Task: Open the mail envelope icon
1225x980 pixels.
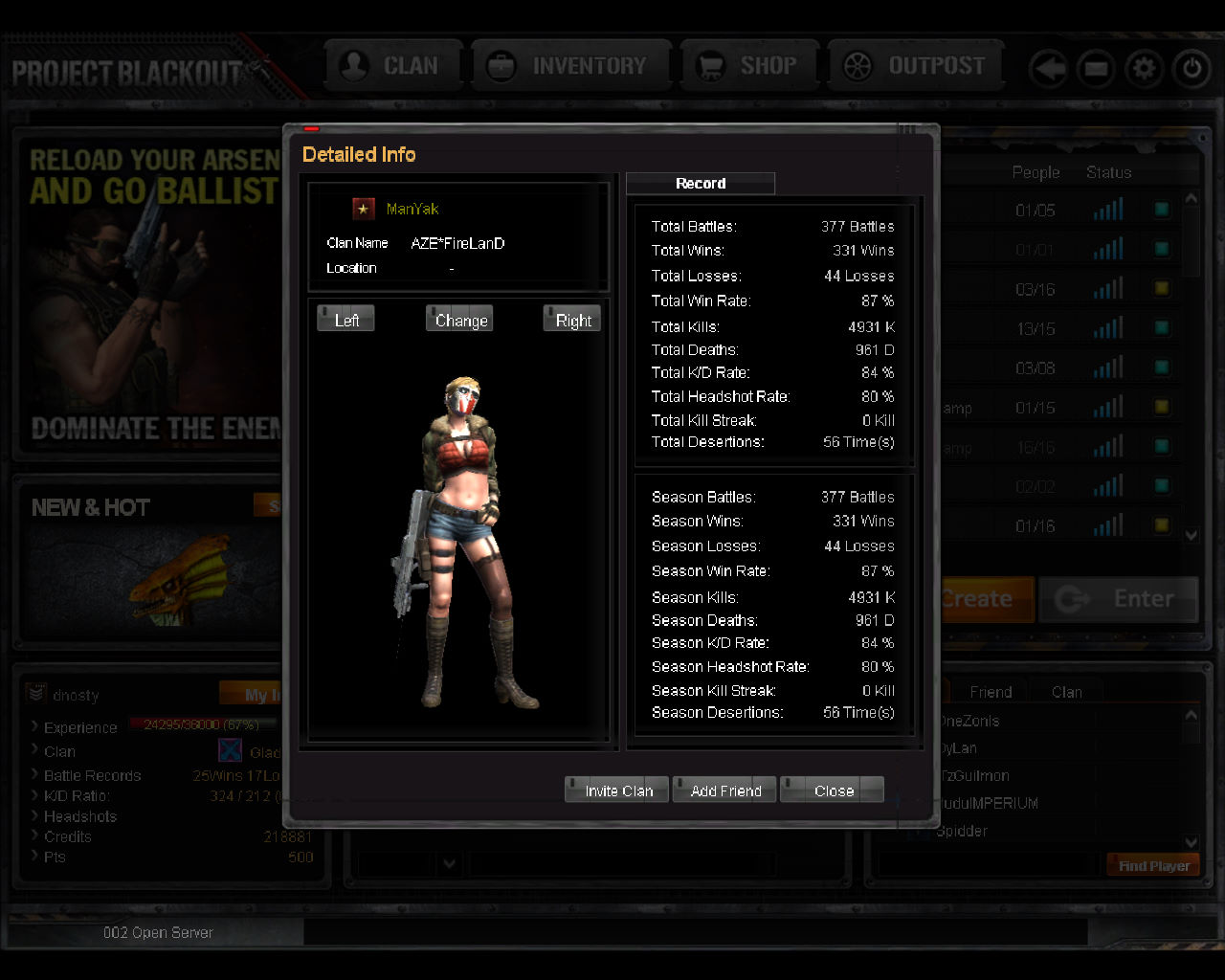Action: click(x=1097, y=69)
